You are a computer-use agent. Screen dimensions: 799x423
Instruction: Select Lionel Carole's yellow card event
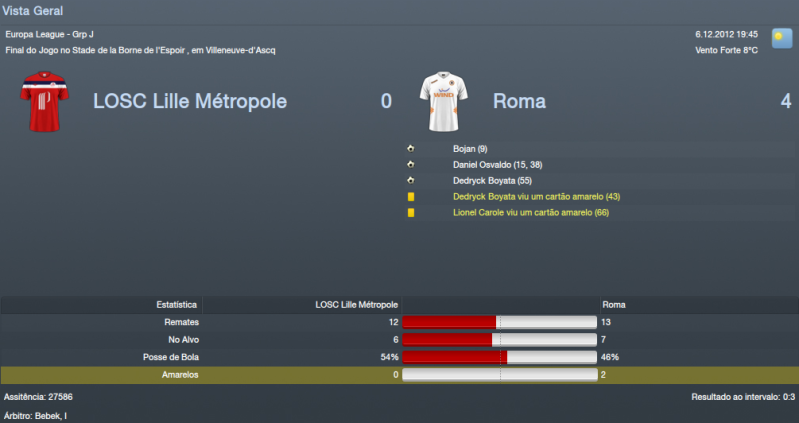tap(530, 212)
